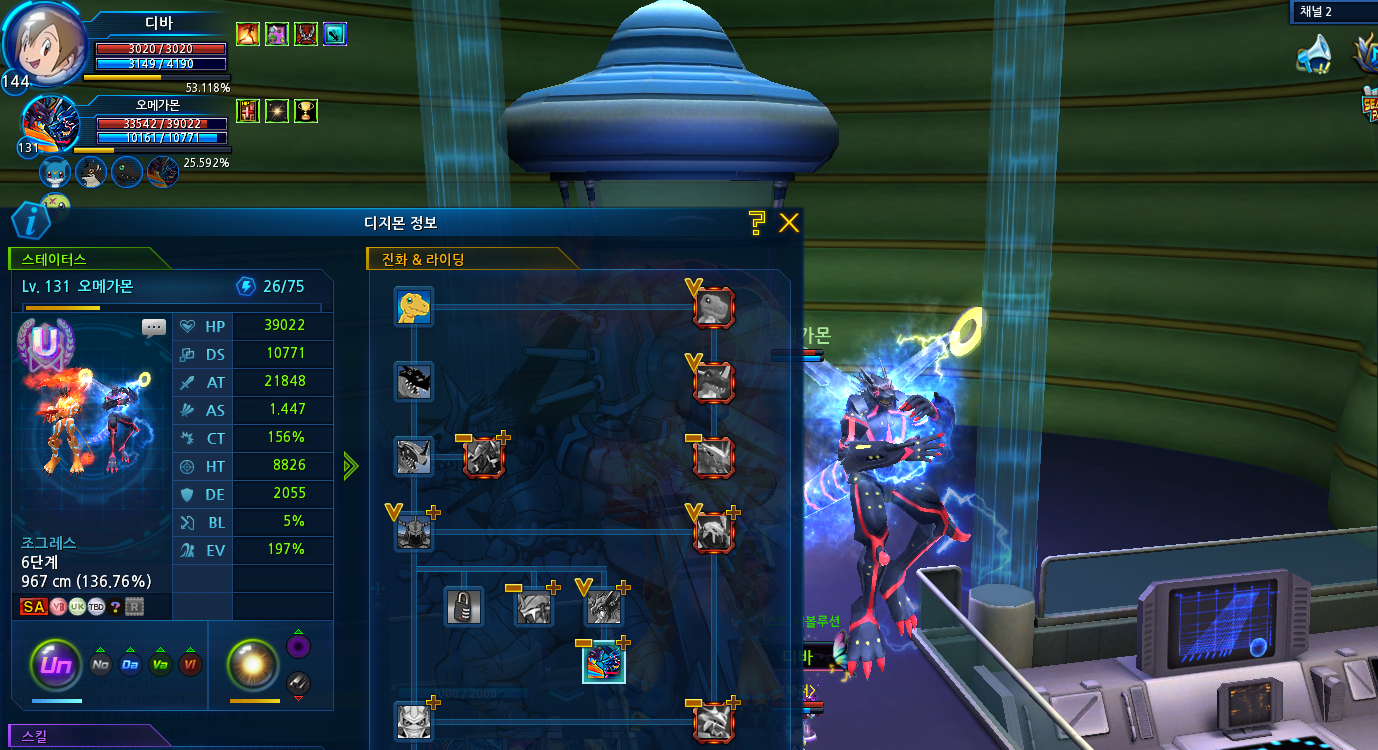Select the yellow Agumon evolution slot
The width and height of the screenshot is (1378, 750).
pyautogui.click(x=414, y=307)
